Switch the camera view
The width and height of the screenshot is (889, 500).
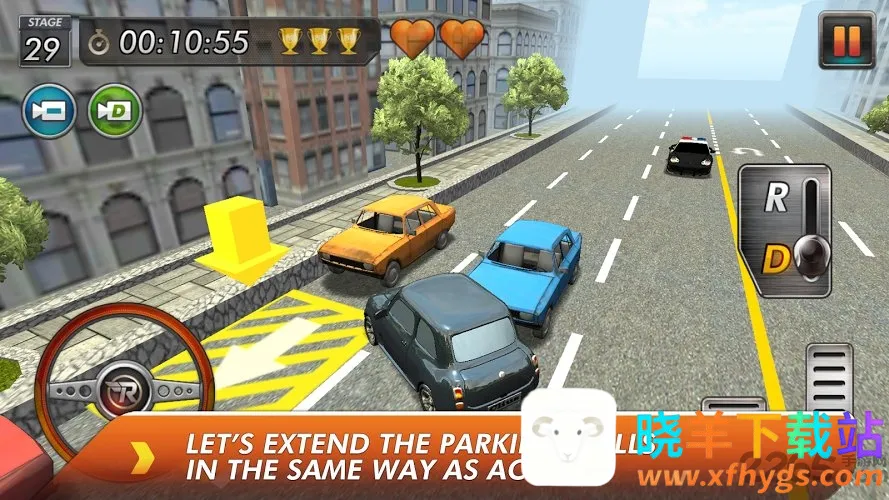(49, 109)
